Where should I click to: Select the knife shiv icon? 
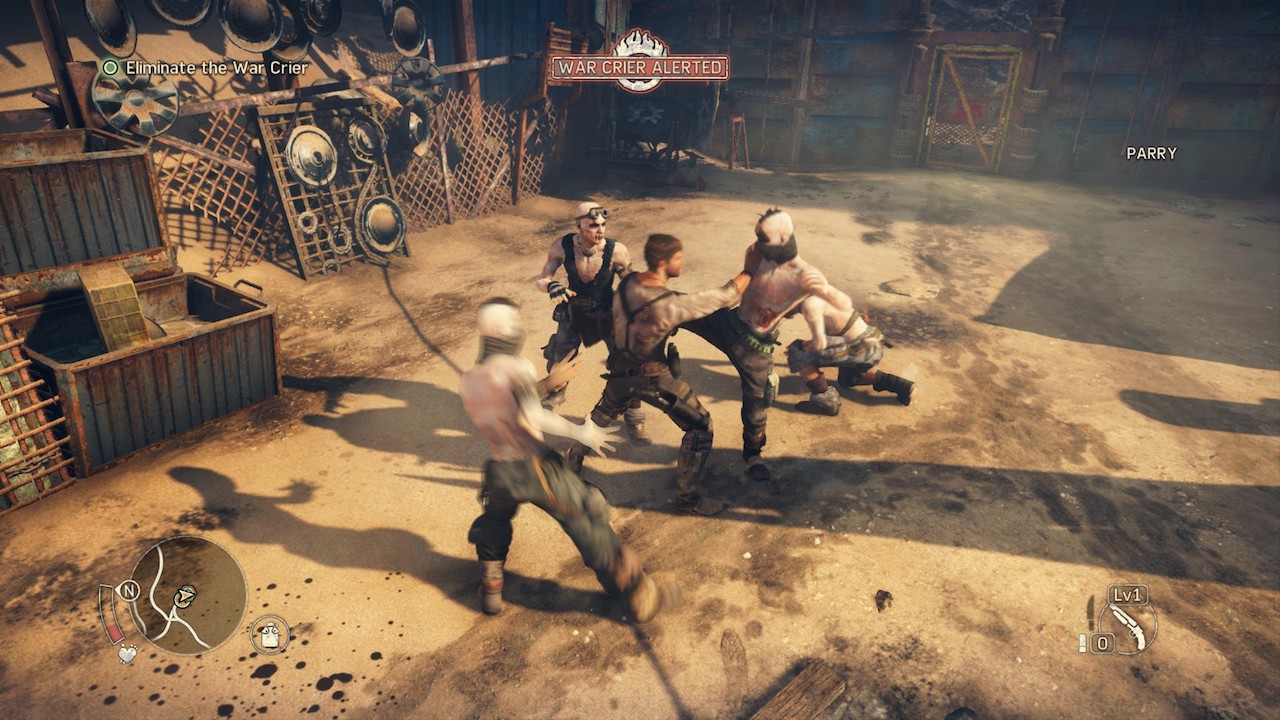pyautogui.click(x=1091, y=610)
